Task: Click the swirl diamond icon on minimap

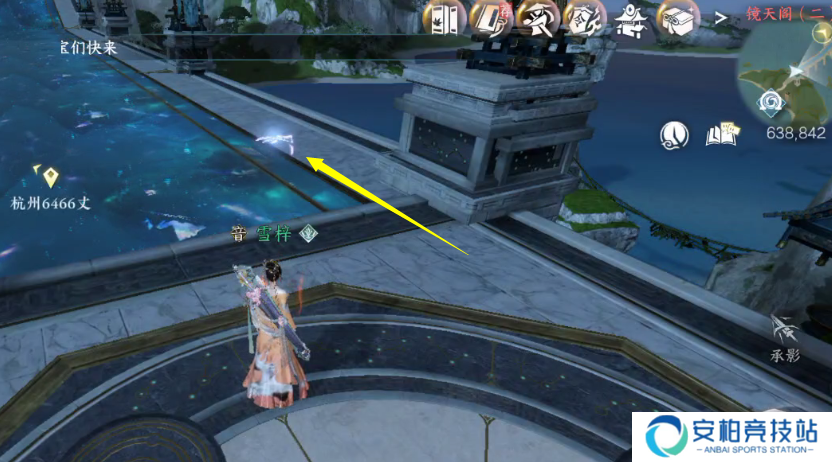Action: (x=772, y=101)
